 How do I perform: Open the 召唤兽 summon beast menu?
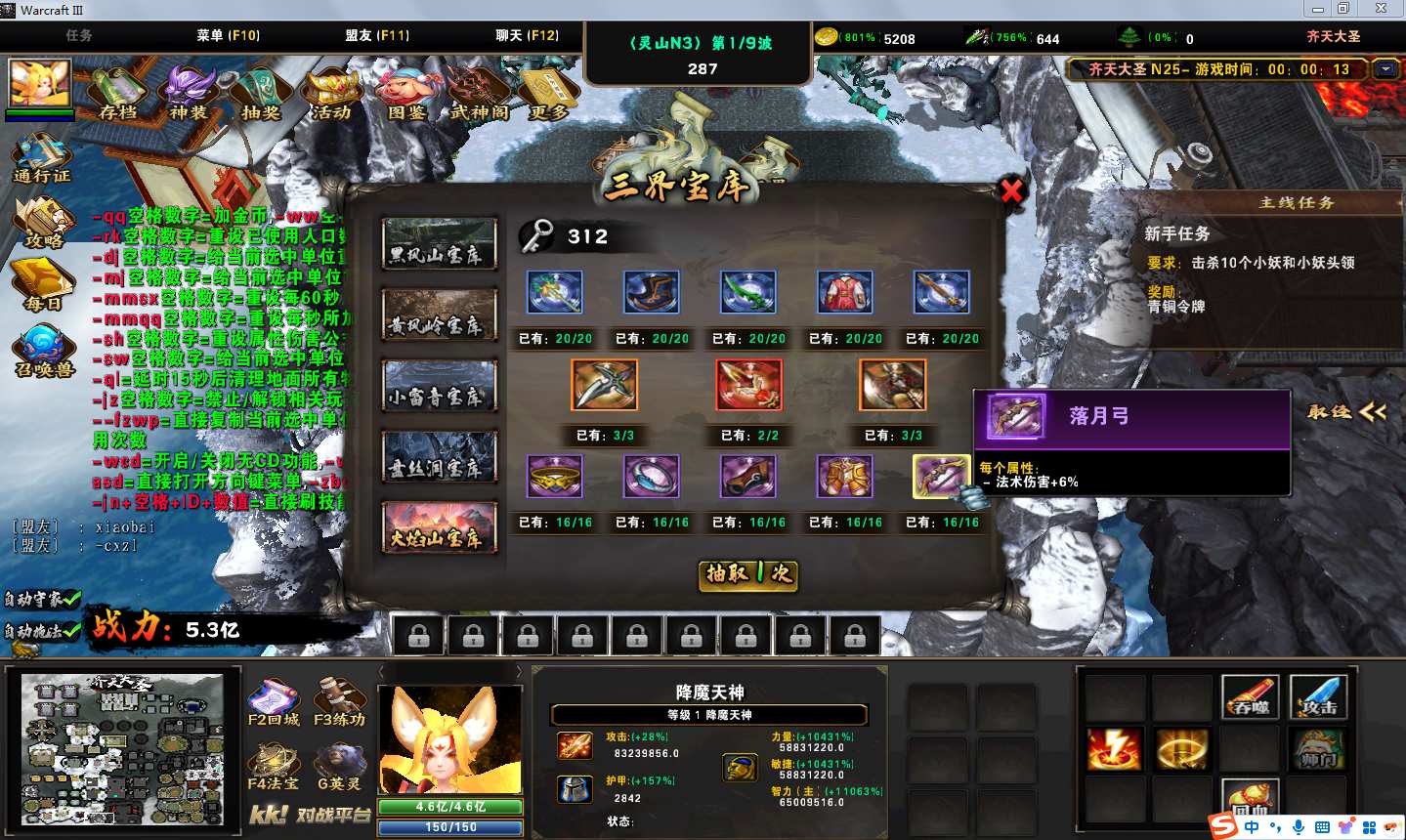[x=44, y=352]
